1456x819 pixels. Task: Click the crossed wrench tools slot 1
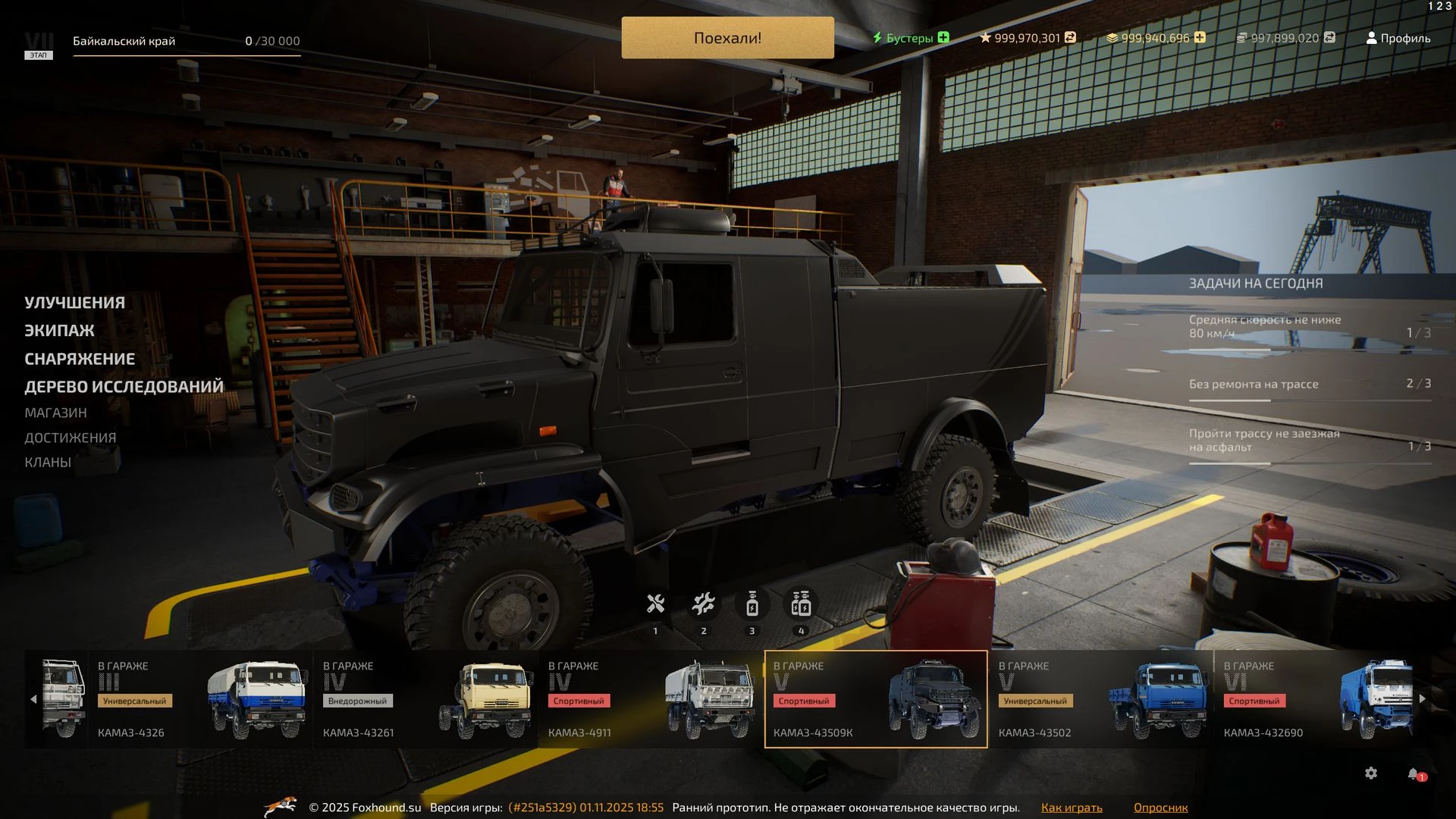[655, 604]
